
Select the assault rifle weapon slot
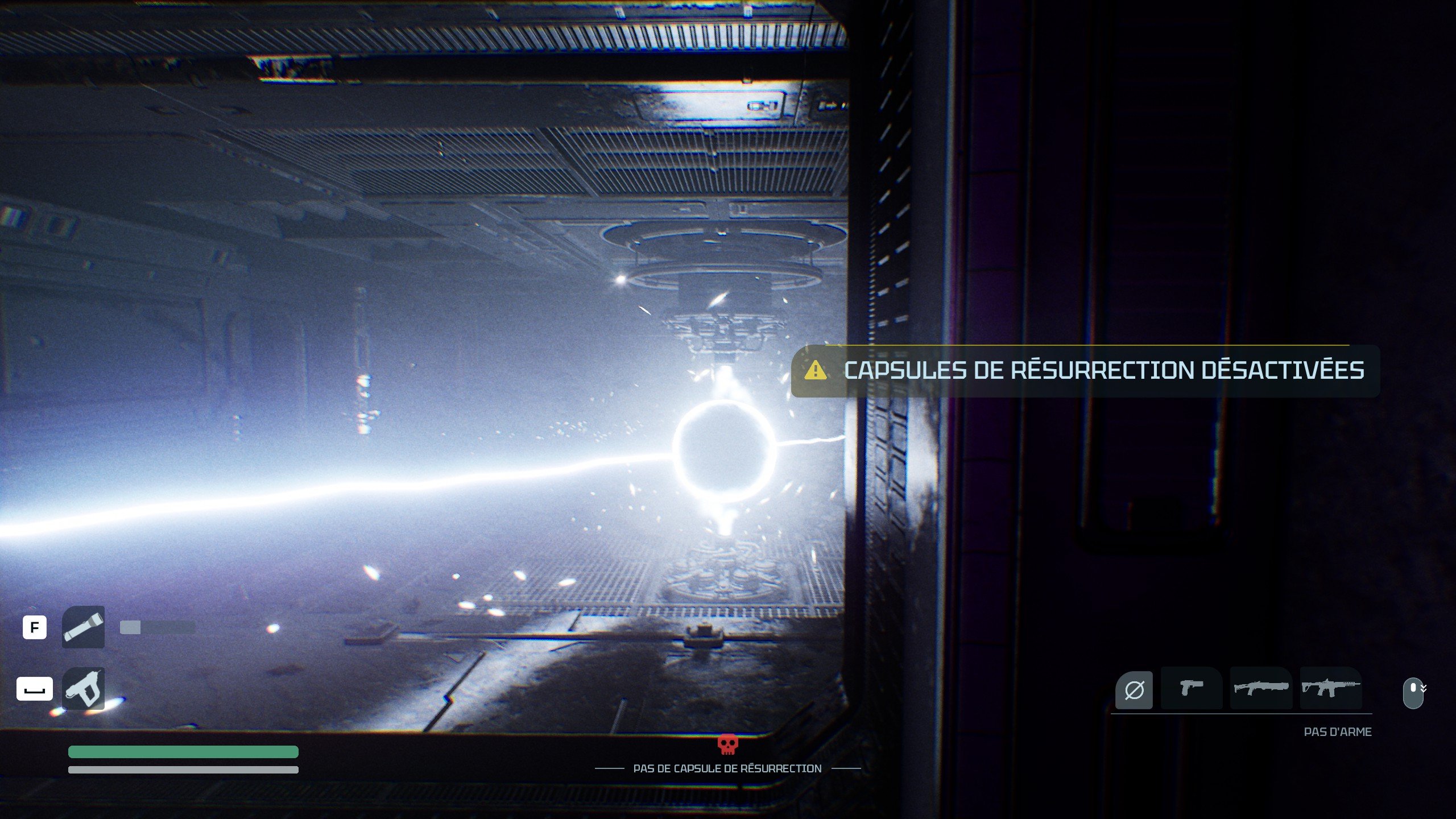(1331, 688)
